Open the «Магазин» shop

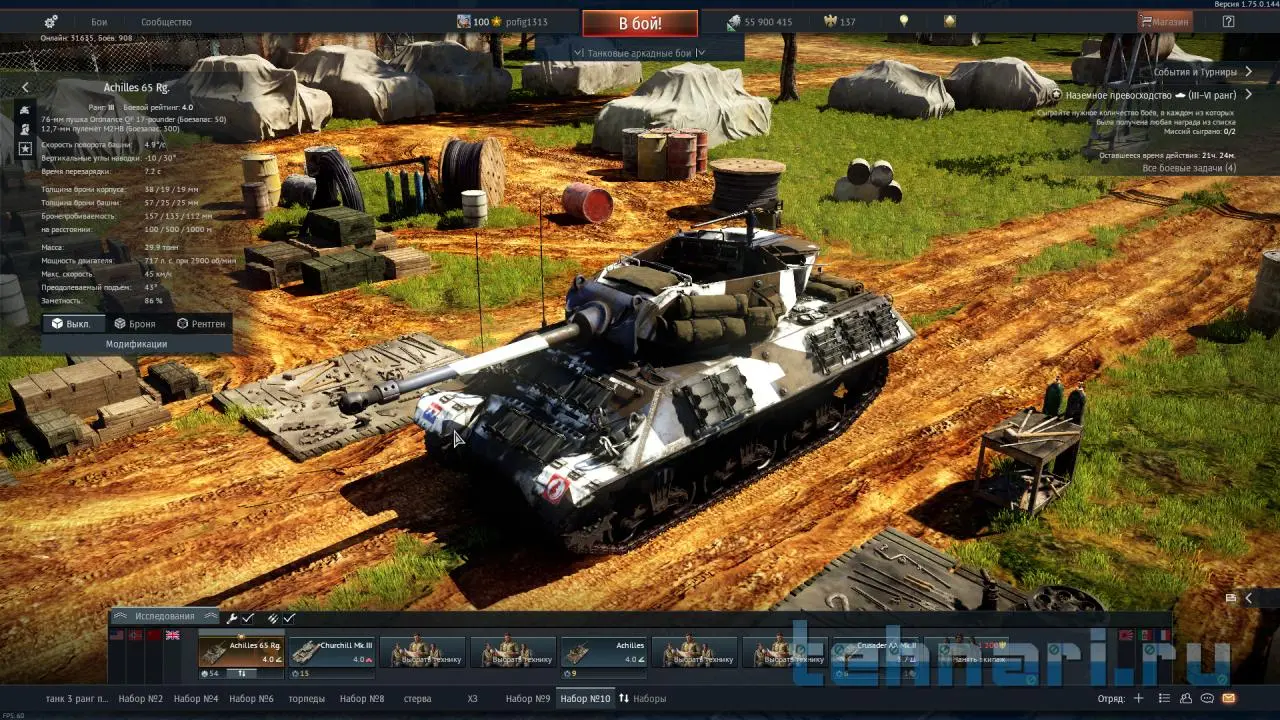click(x=1165, y=22)
